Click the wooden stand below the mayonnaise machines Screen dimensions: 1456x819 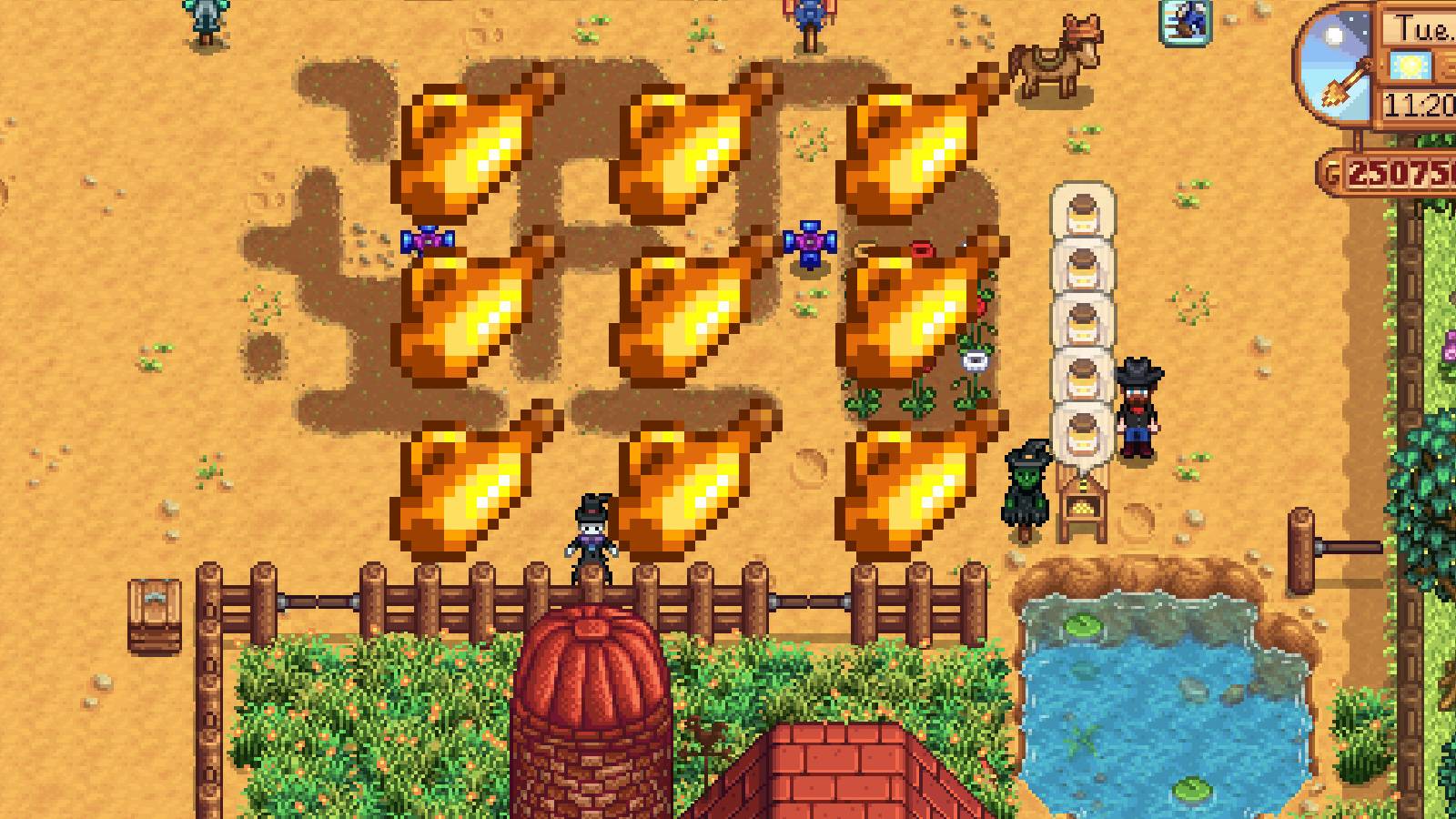click(x=1082, y=505)
